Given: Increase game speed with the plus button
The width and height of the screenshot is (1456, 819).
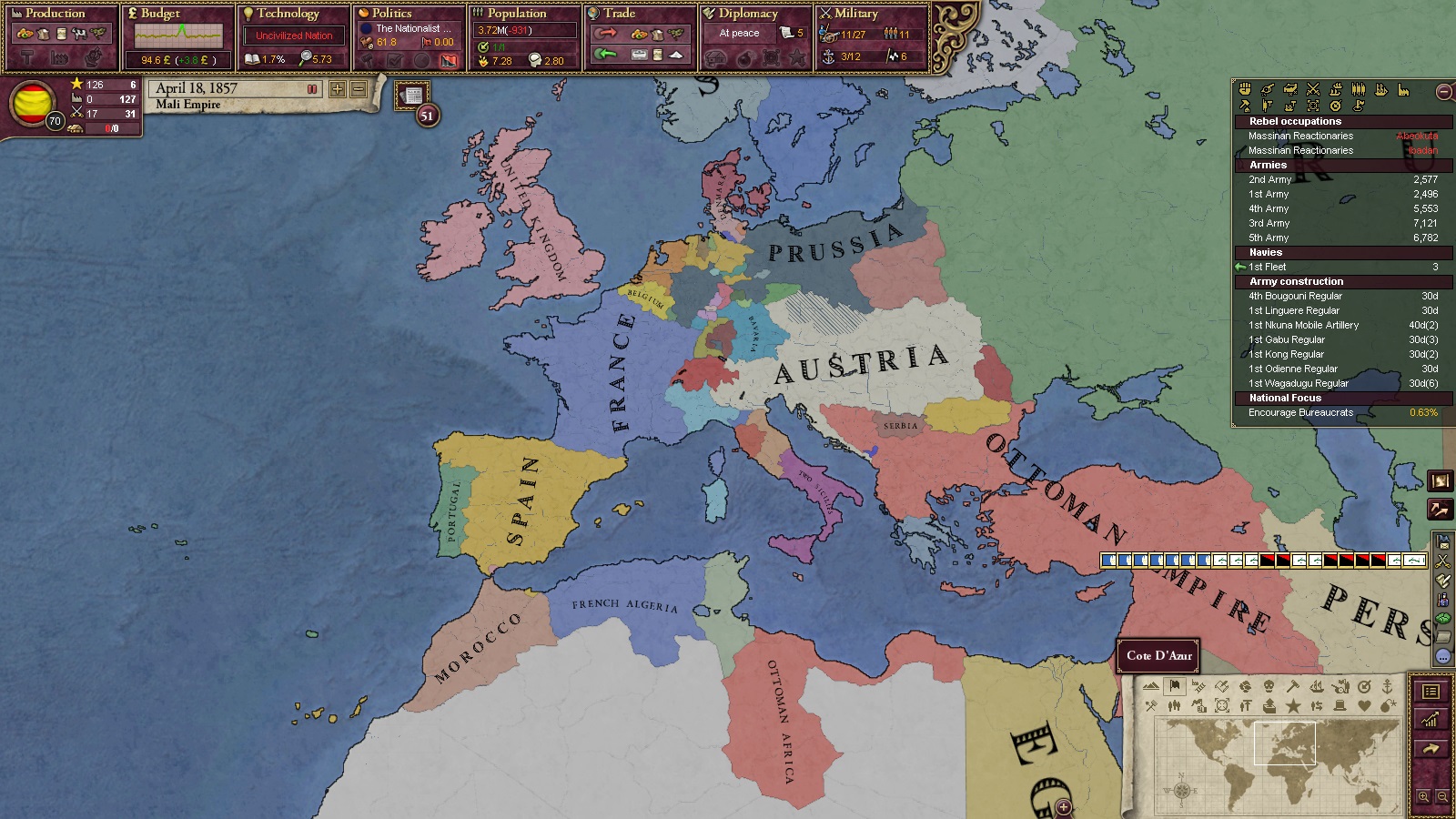Looking at the screenshot, I should [338, 89].
